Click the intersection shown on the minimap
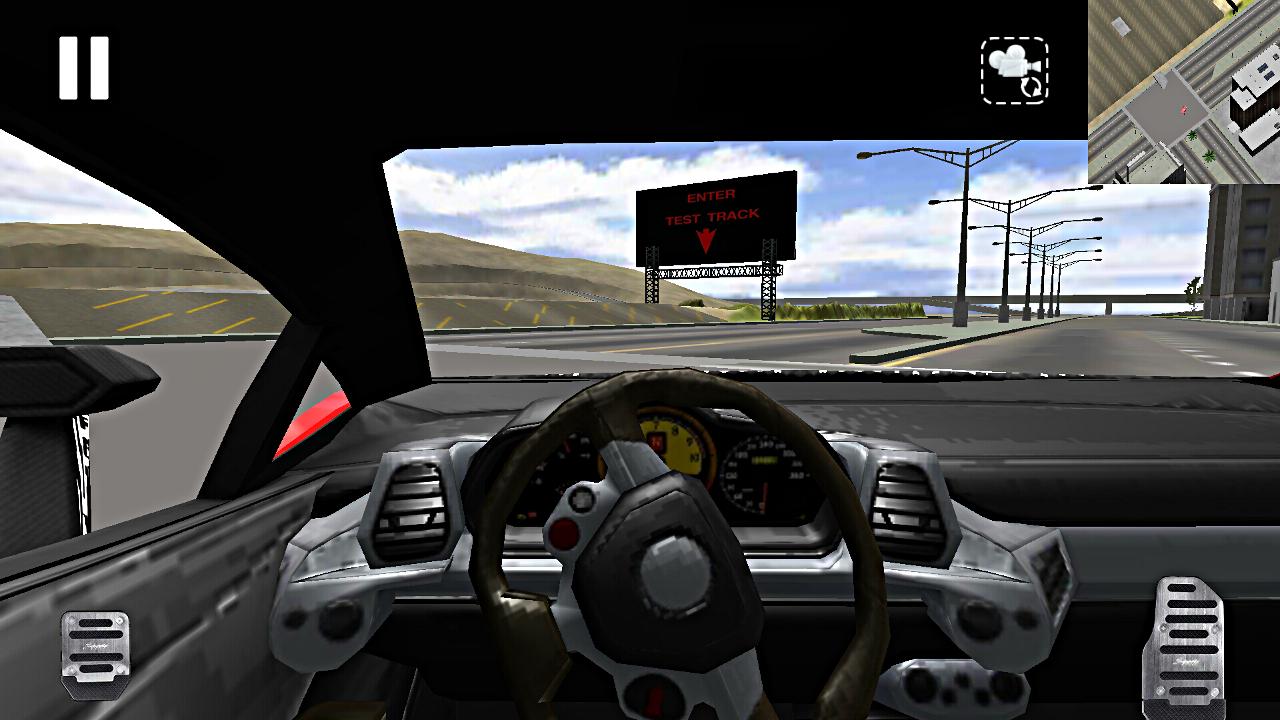 [x=1172, y=105]
